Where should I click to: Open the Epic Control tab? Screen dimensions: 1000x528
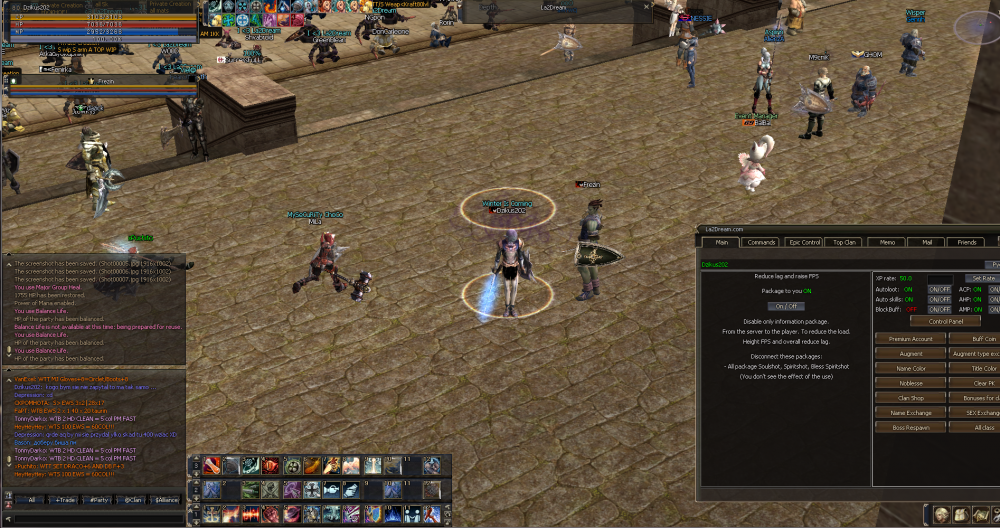805,242
